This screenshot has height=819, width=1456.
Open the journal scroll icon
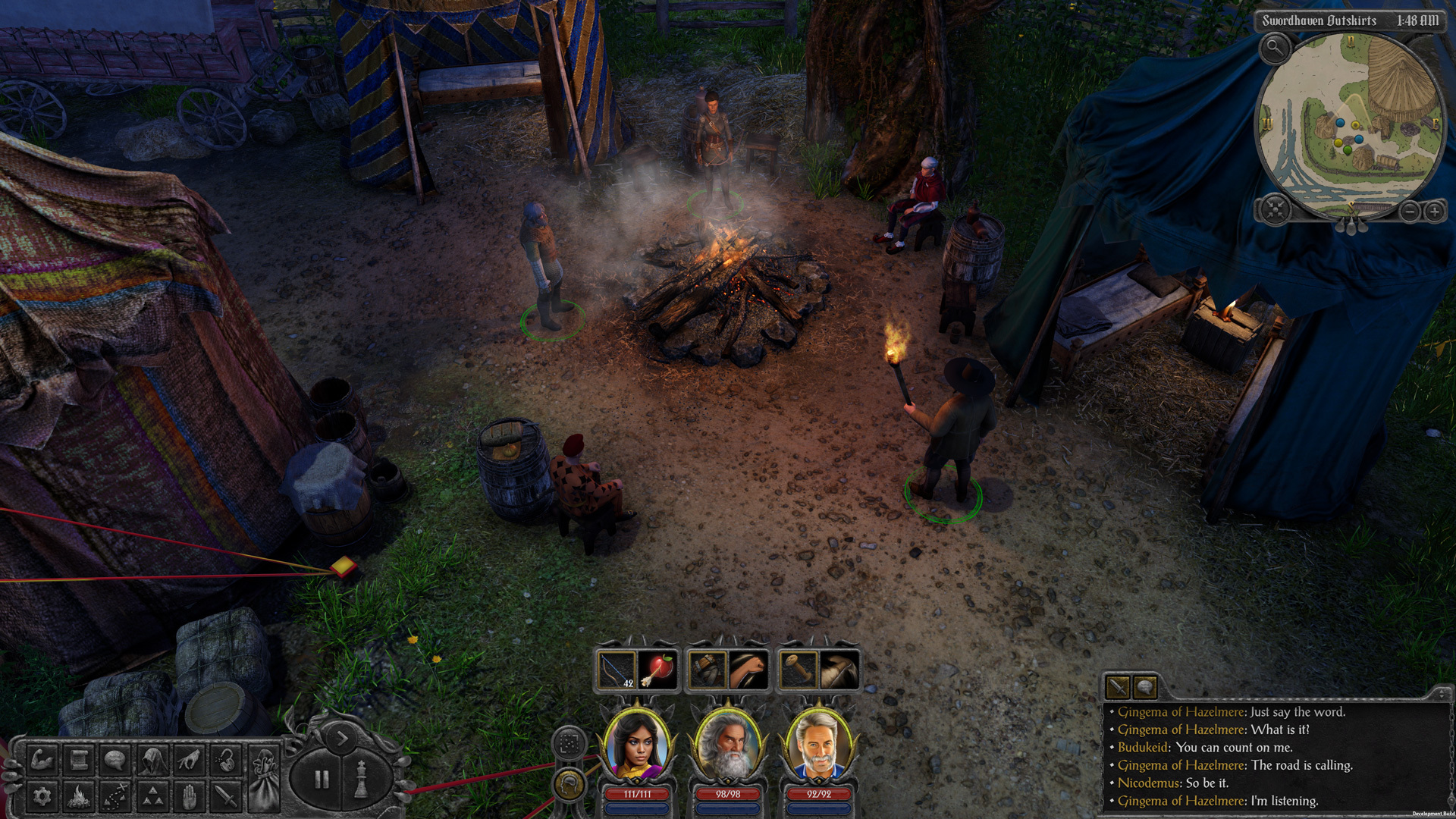(79, 759)
